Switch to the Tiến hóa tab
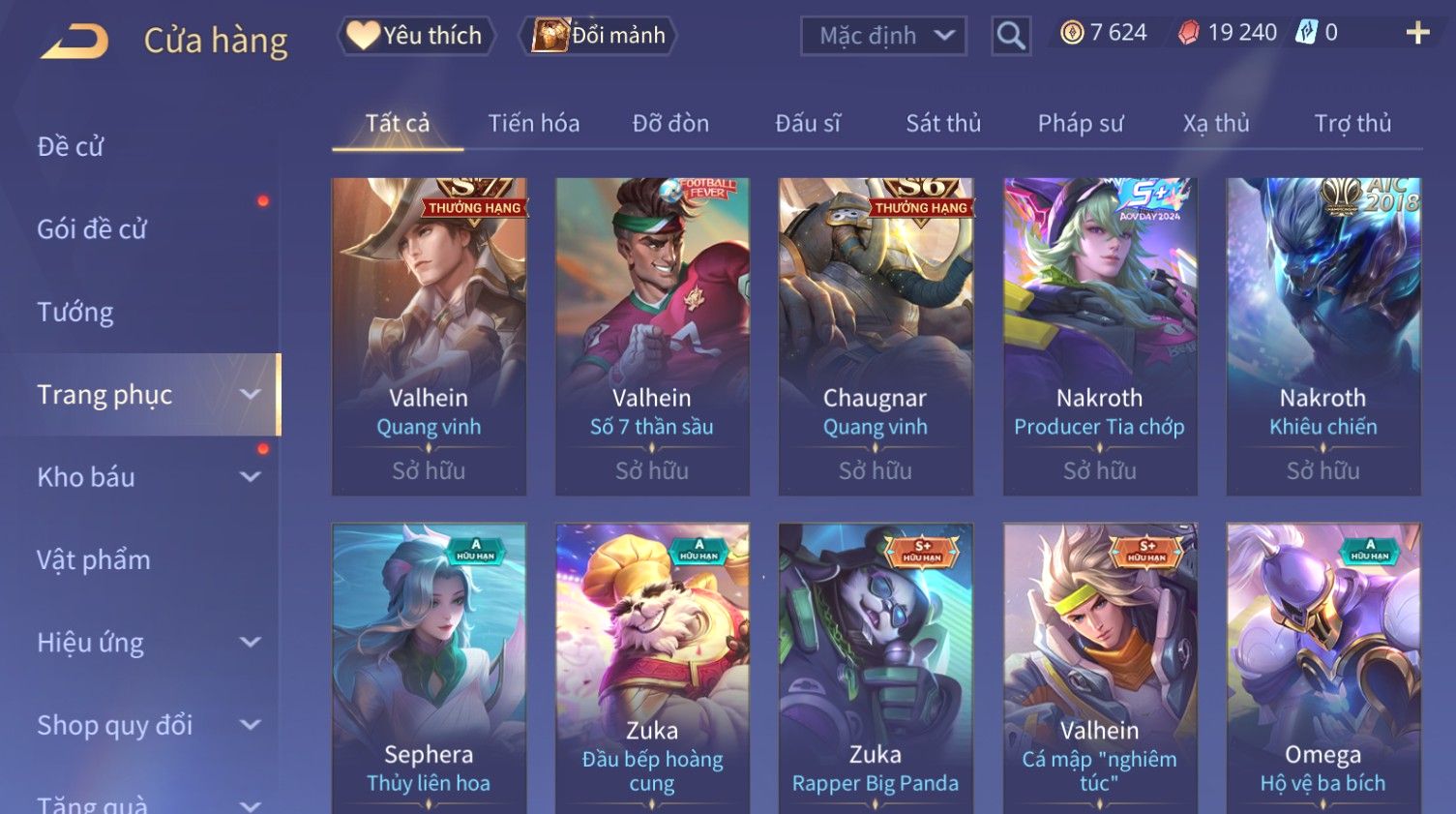Viewport: 1456px width, 814px height. pos(533,124)
